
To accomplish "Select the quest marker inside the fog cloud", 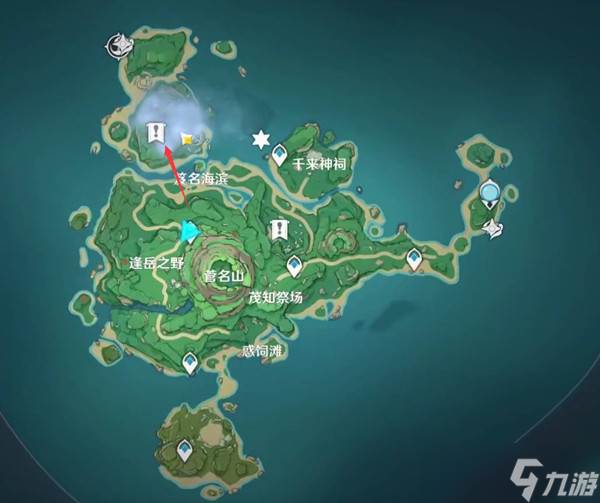I will 155,132.
